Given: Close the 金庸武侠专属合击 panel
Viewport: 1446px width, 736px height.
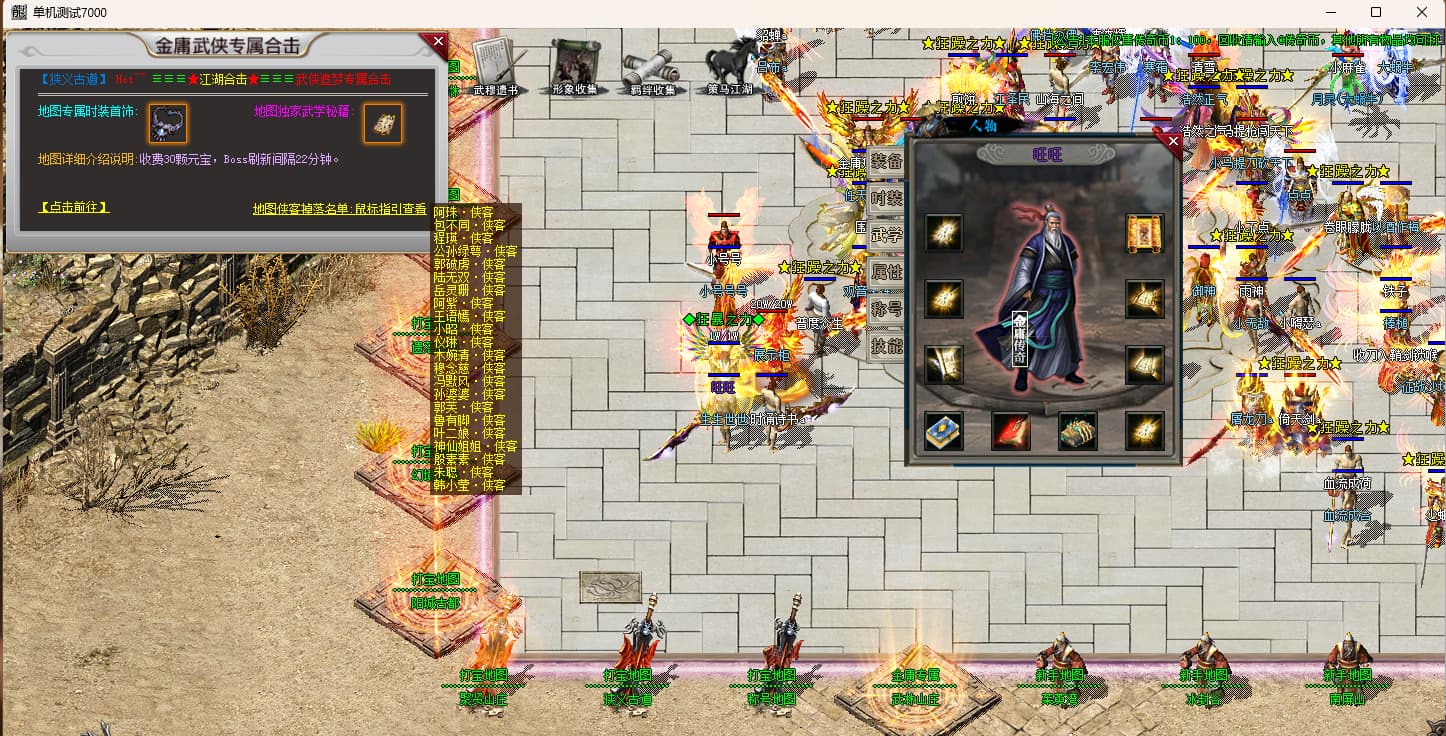Looking at the screenshot, I should point(437,42).
